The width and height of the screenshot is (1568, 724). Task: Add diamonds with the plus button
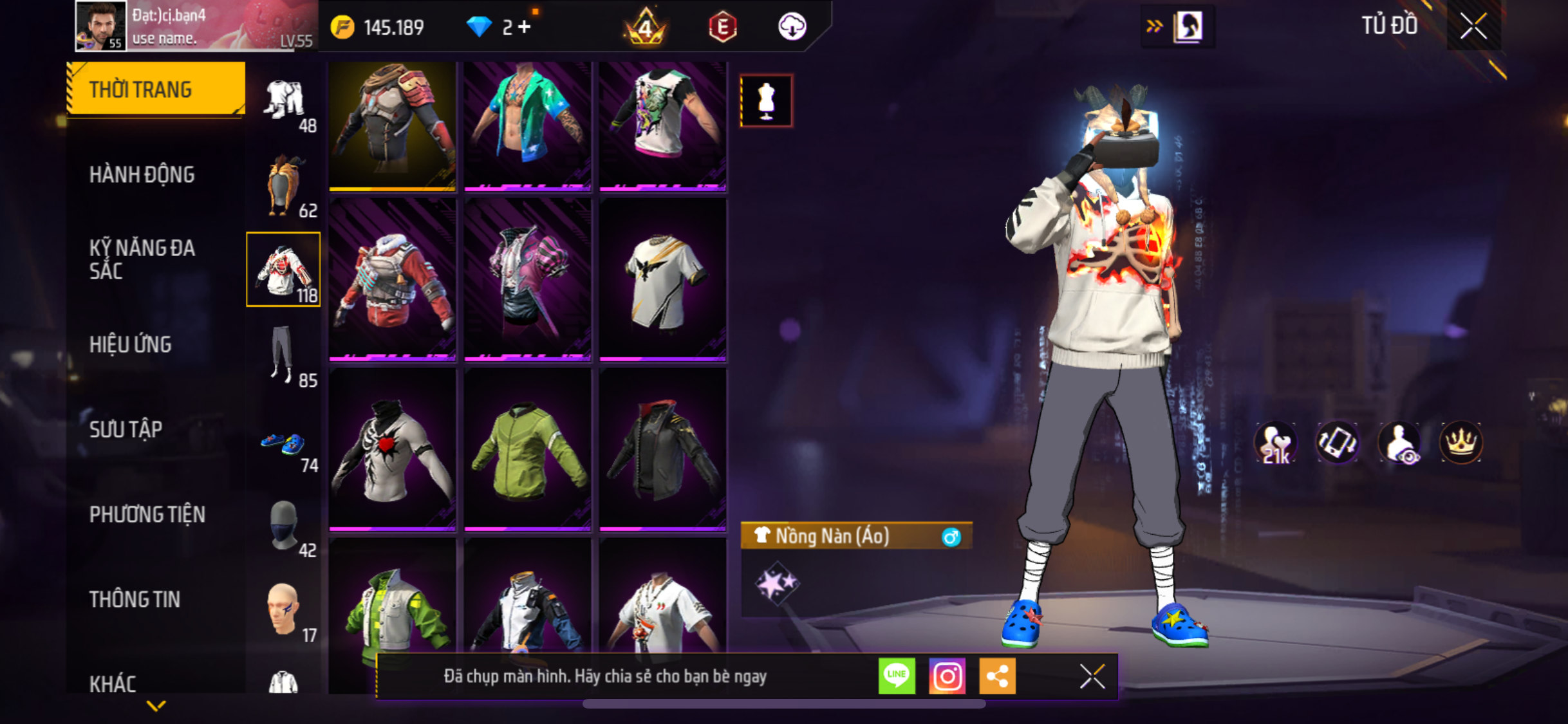tap(525, 27)
